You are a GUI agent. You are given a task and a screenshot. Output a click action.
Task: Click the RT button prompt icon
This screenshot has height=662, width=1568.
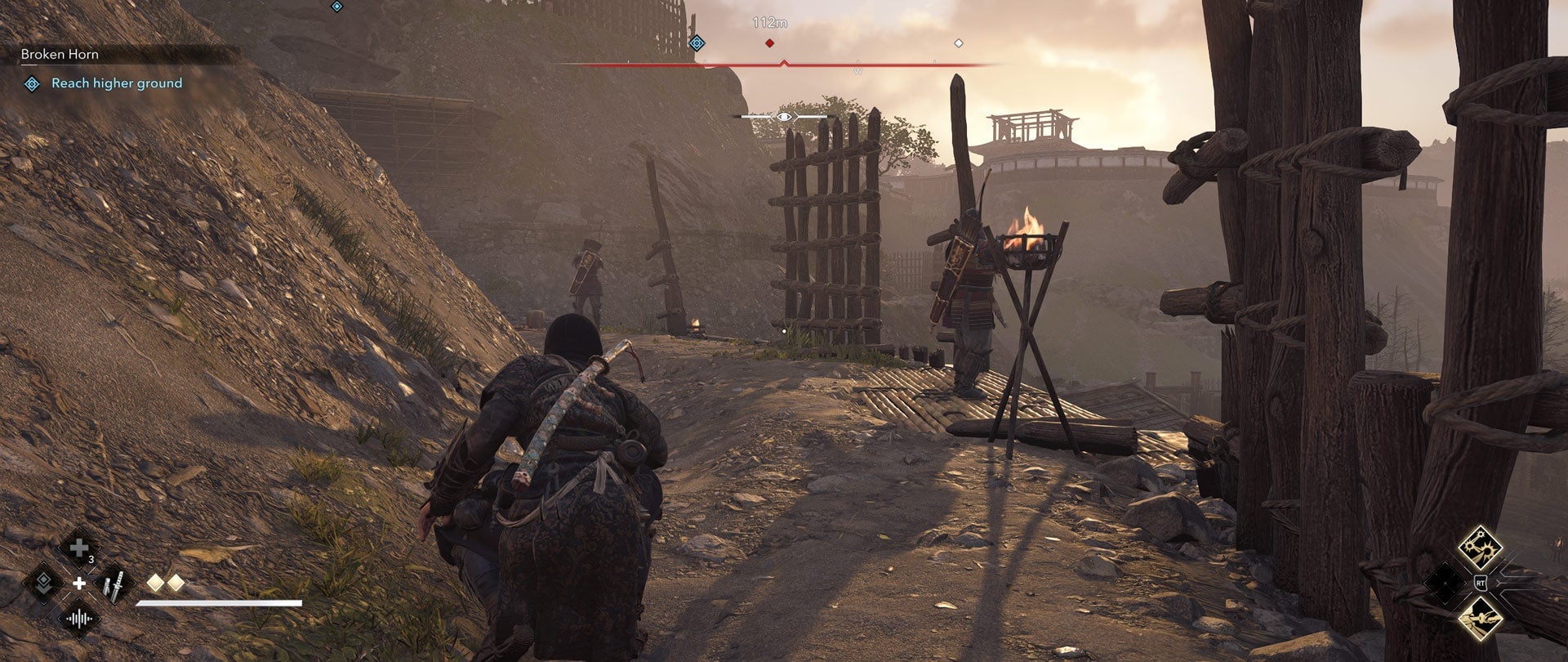coord(1481,583)
